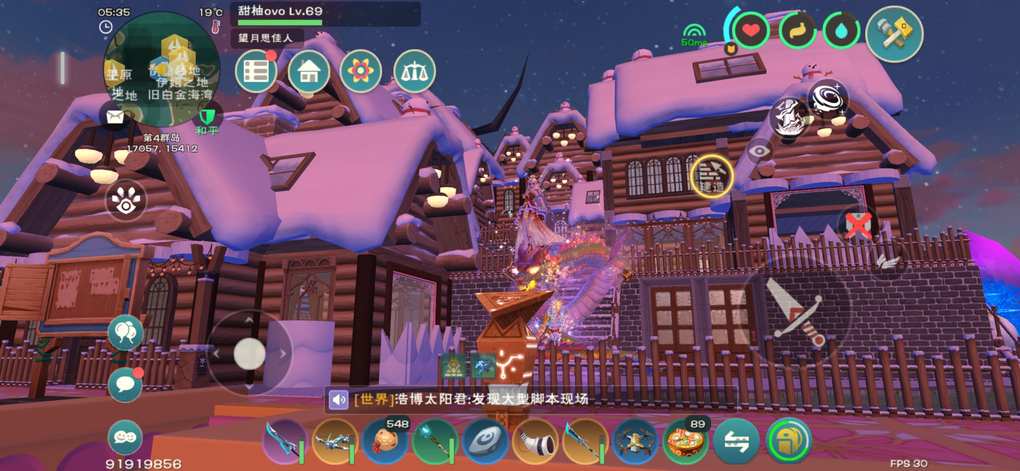Open the colorful flower icon menu

360,71
